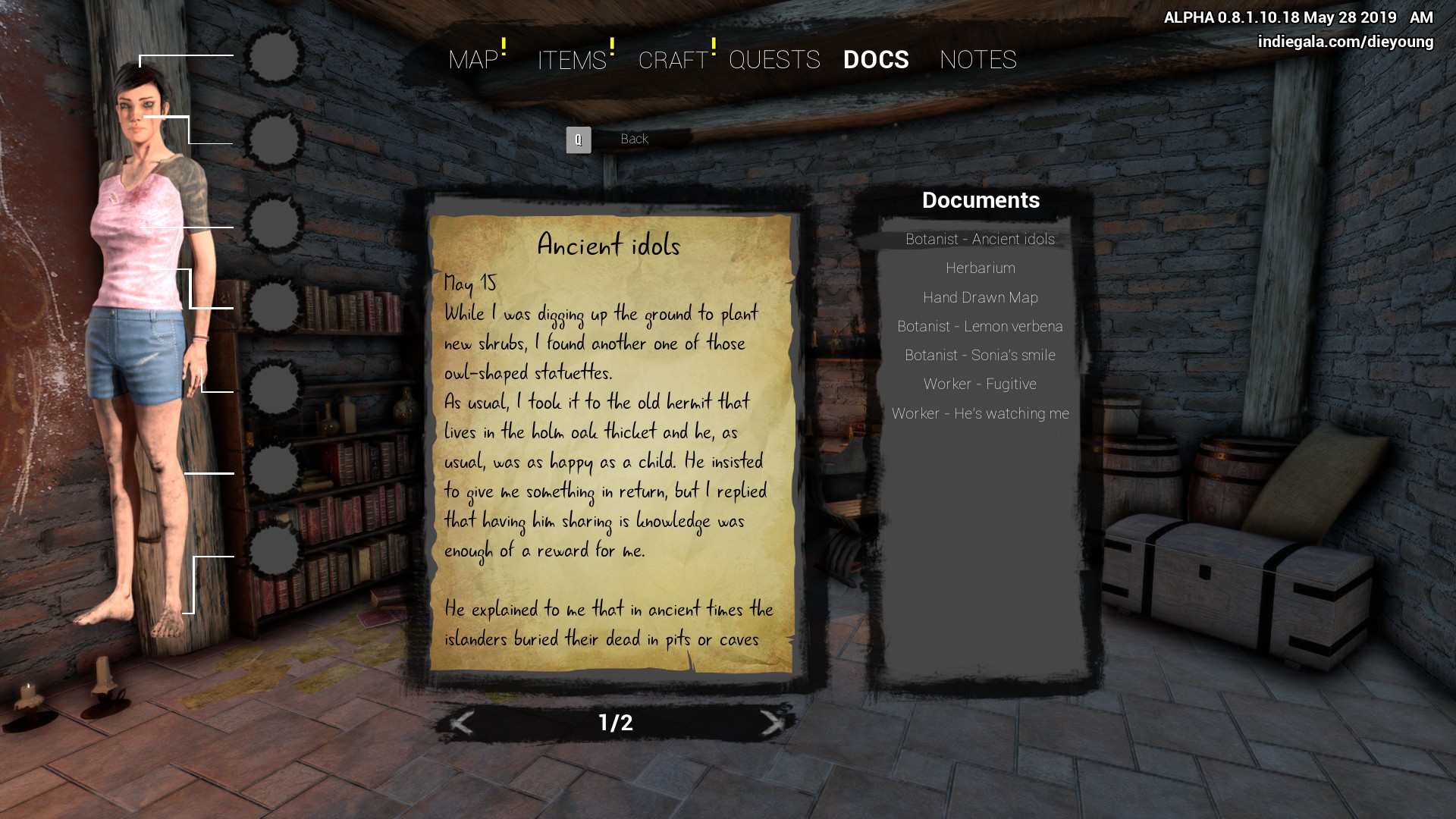Image resolution: width=1456 pixels, height=819 pixels.
Task: Select Worker - He's watching me document
Action: [980, 414]
